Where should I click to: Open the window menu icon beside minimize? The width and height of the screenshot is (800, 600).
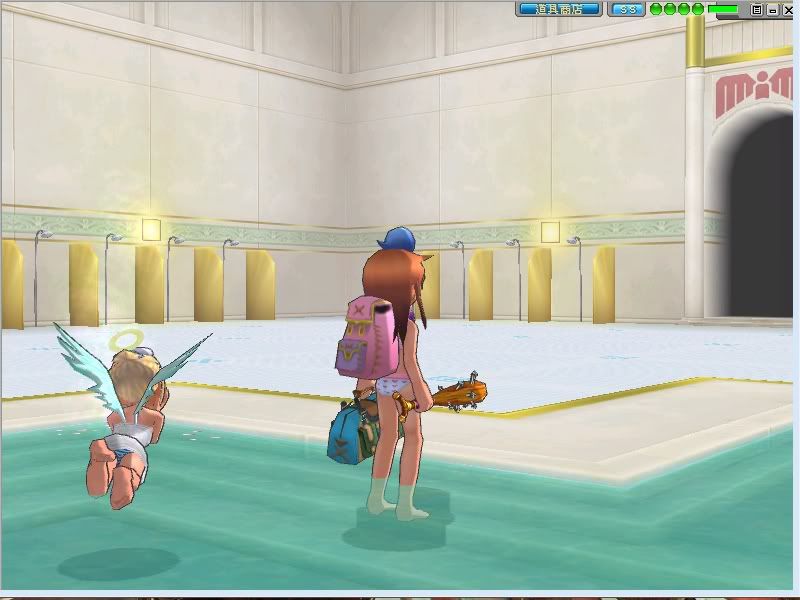(757, 9)
